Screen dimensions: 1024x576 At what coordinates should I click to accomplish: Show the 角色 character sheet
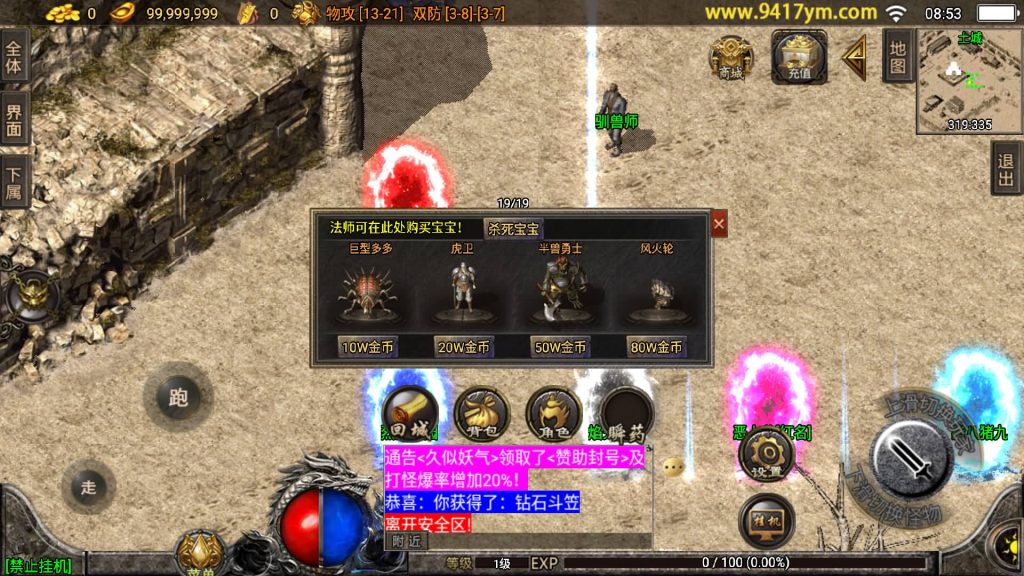click(554, 412)
